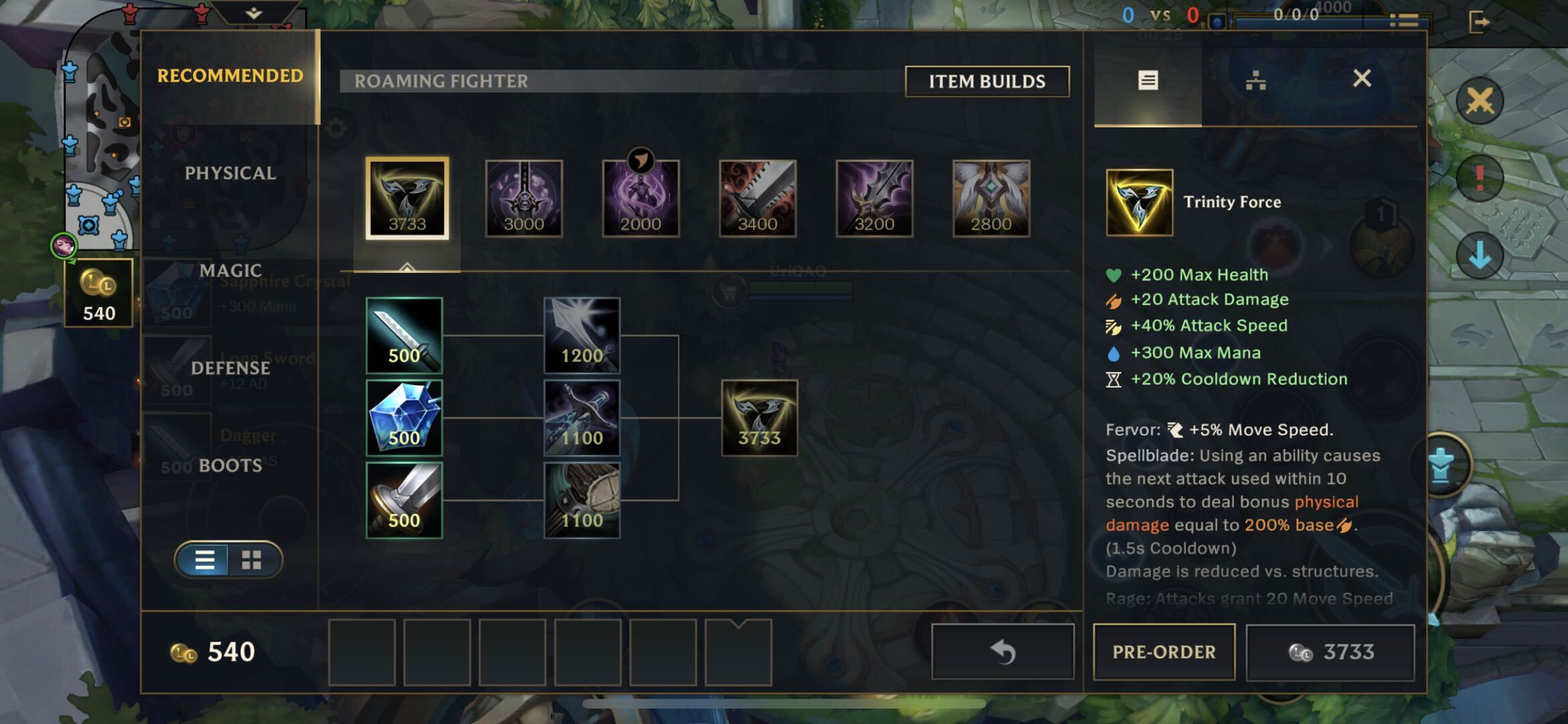
Task: Select the Long Sword component costing 500
Action: coord(404,499)
